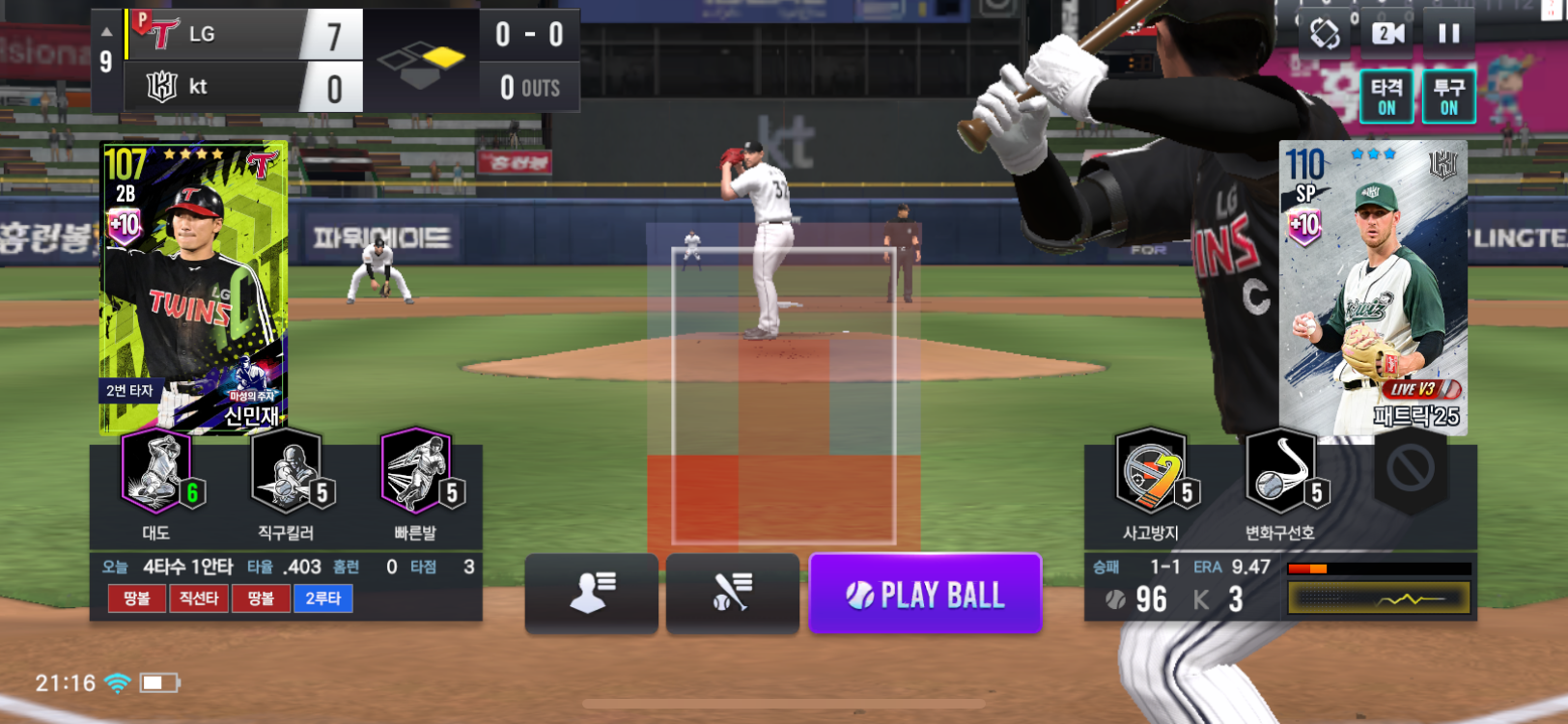Toggle the 투구 ON pitching button
Screen dimensions: 1568x724
[x=1448, y=97]
